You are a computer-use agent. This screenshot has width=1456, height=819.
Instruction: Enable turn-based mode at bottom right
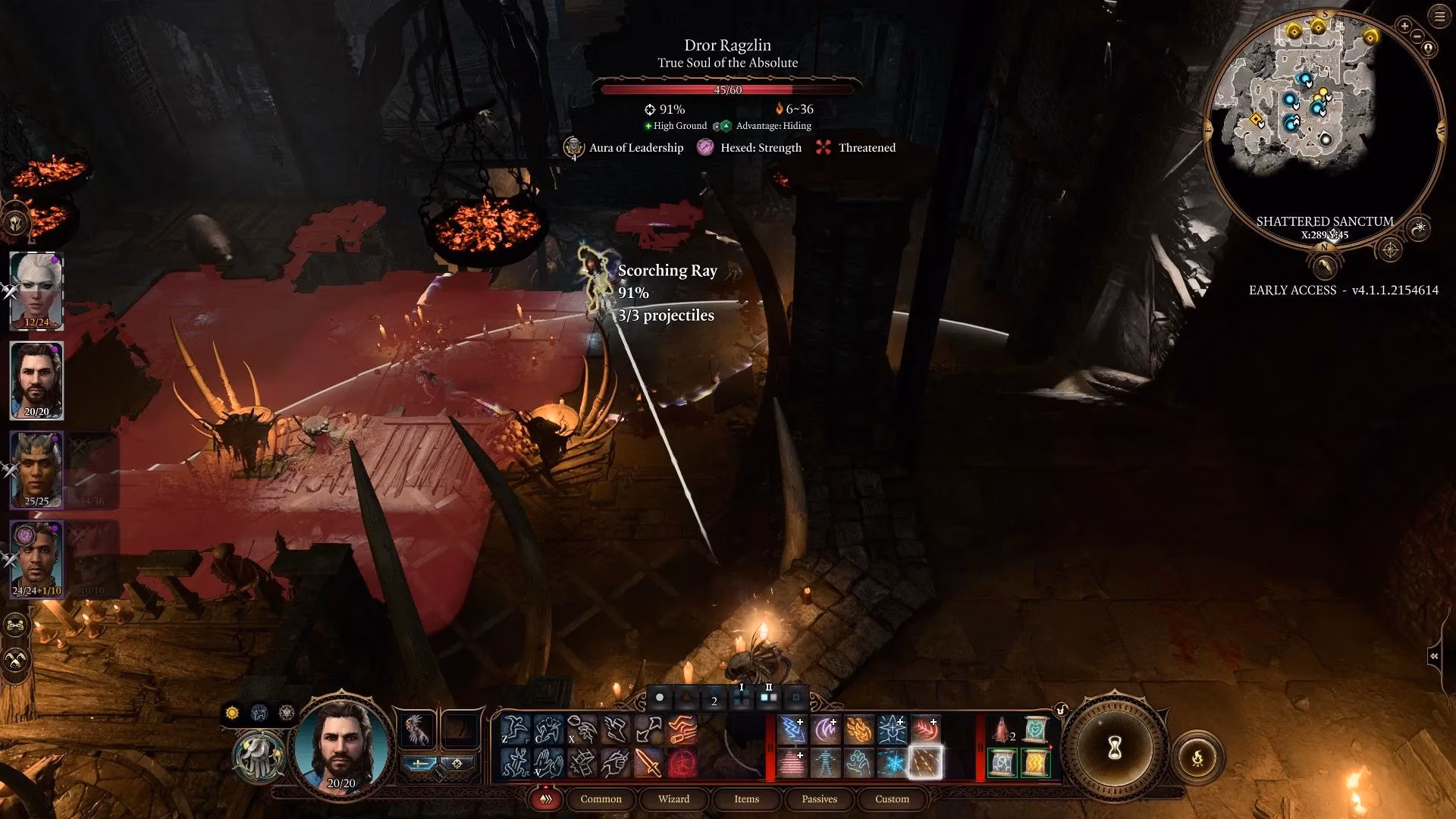[1198, 756]
